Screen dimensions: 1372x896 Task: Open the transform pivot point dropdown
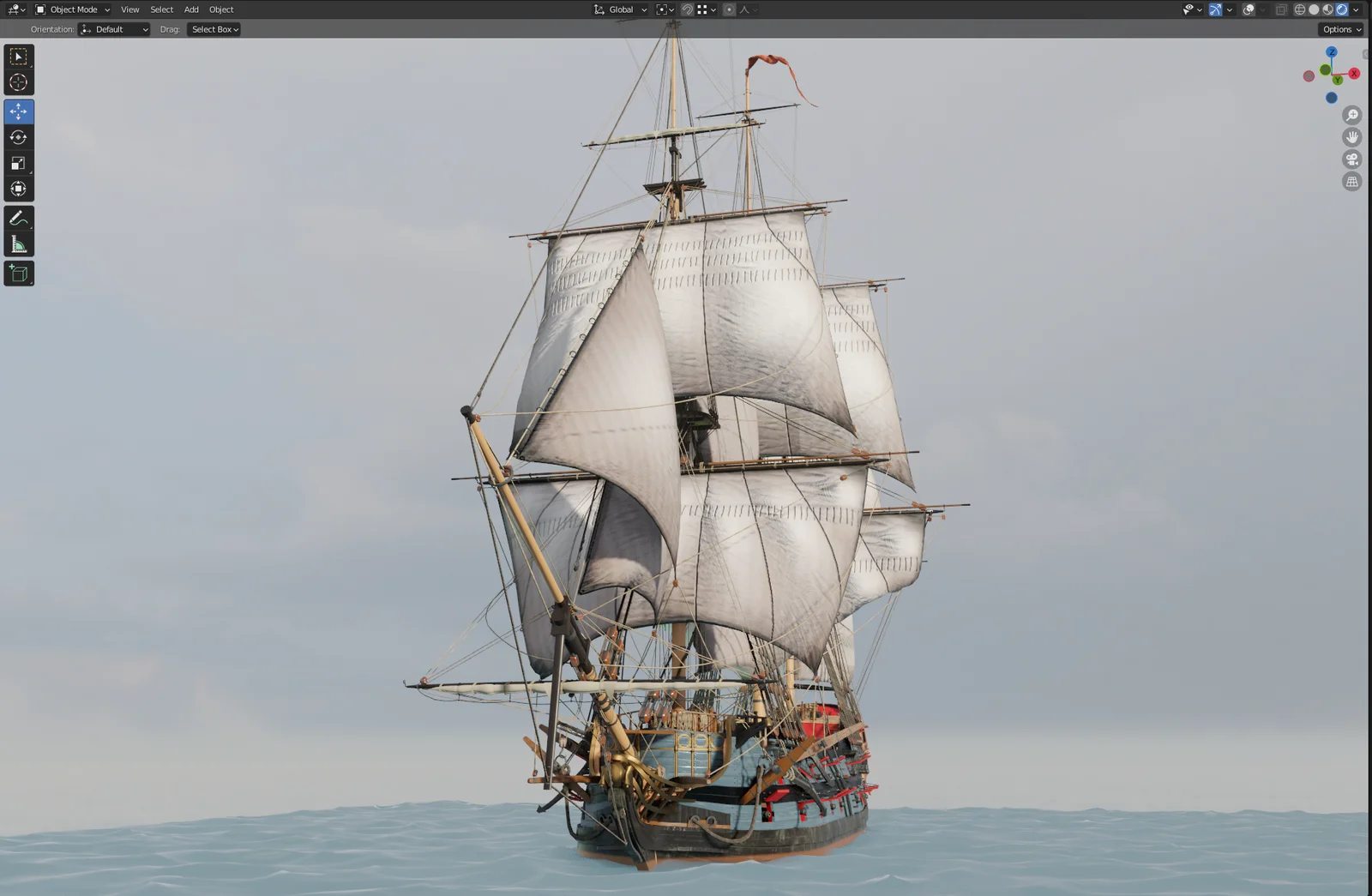(666, 9)
